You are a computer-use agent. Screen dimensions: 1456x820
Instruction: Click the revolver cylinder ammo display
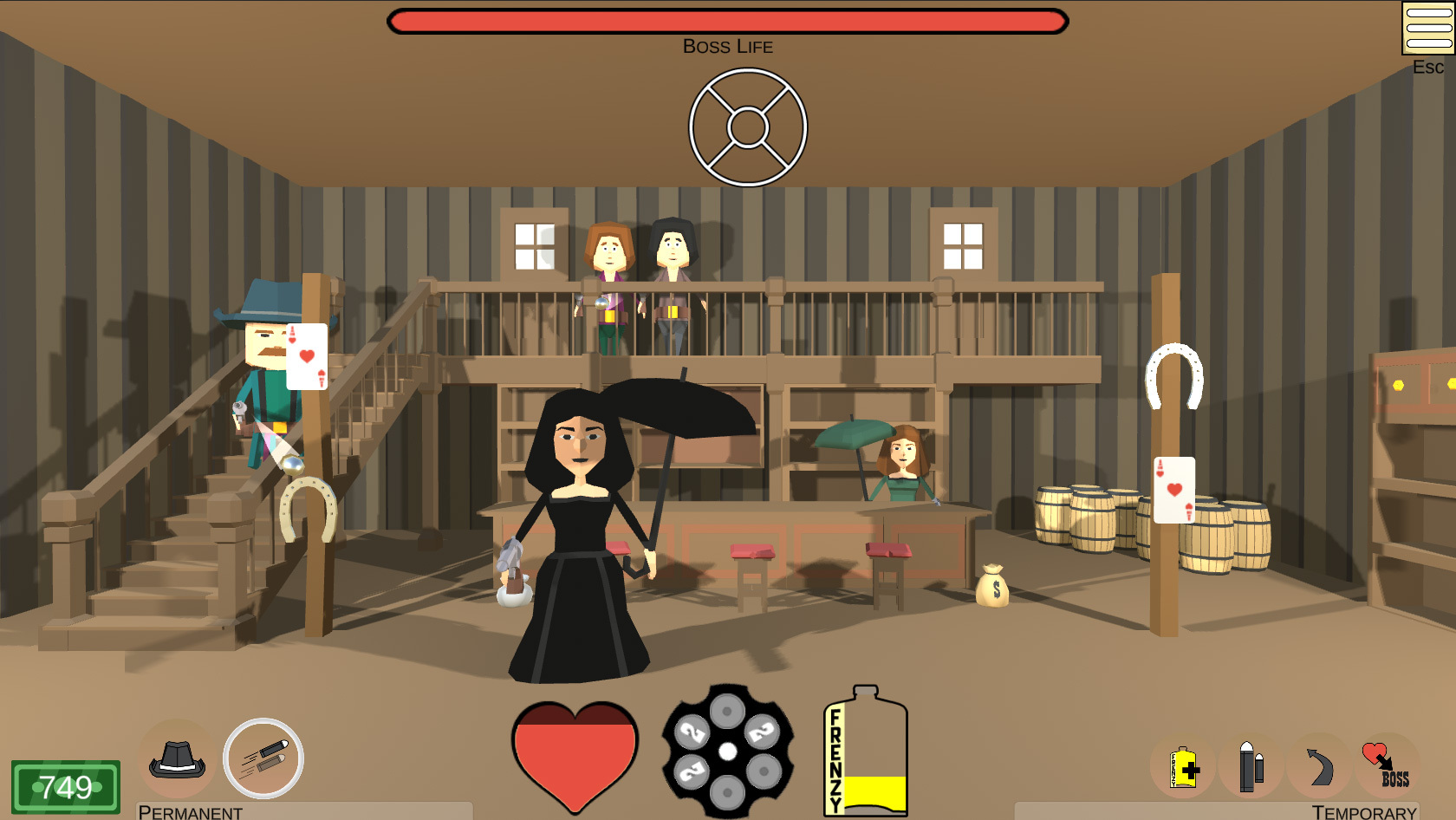tap(728, 754)
